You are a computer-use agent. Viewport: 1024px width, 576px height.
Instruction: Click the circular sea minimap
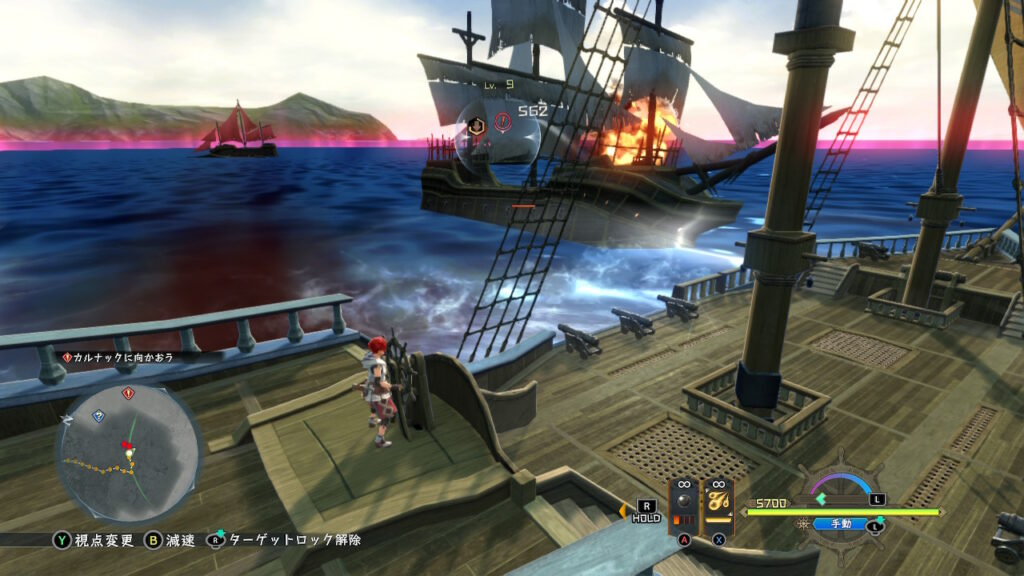coord(129,451)
